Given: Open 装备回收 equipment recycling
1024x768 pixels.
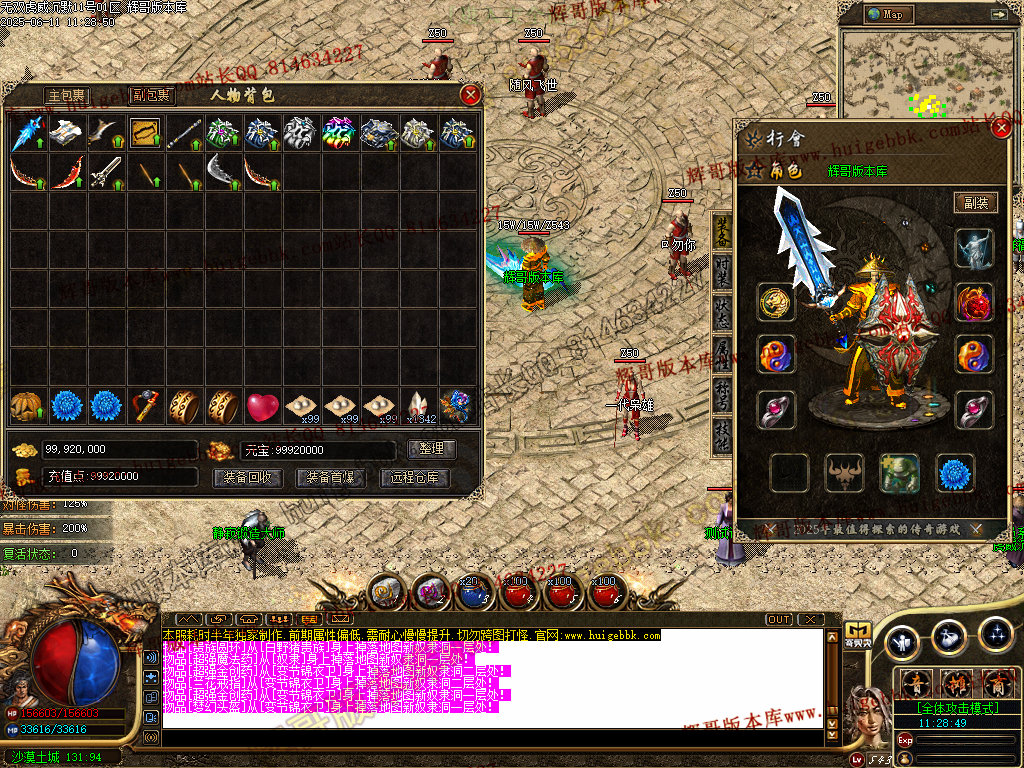Looking at the screenshot, I should click(246, 478).
